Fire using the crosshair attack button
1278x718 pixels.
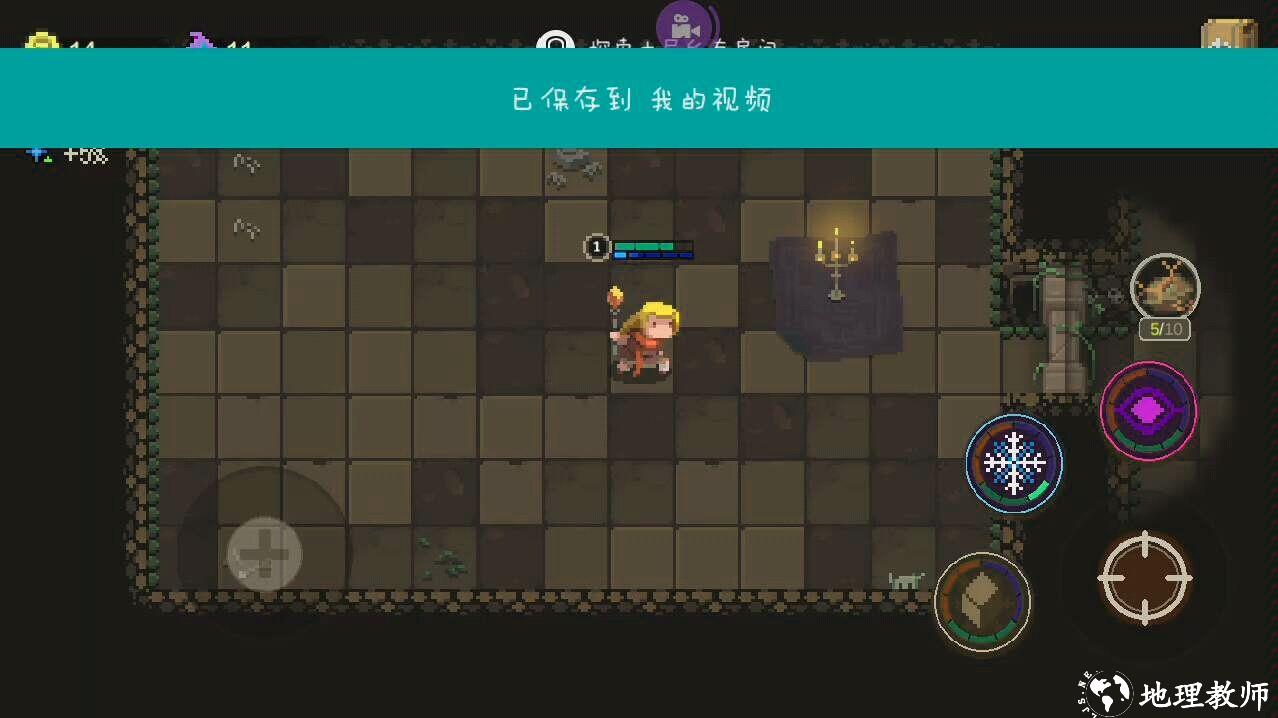pos(1145,577)
